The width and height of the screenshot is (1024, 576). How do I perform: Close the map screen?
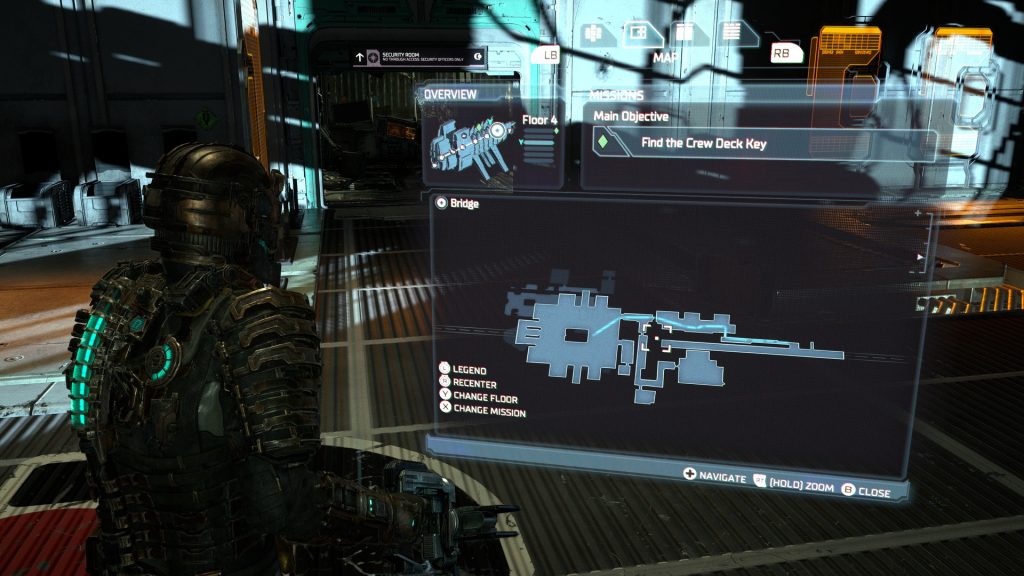(x=871, y=491)
